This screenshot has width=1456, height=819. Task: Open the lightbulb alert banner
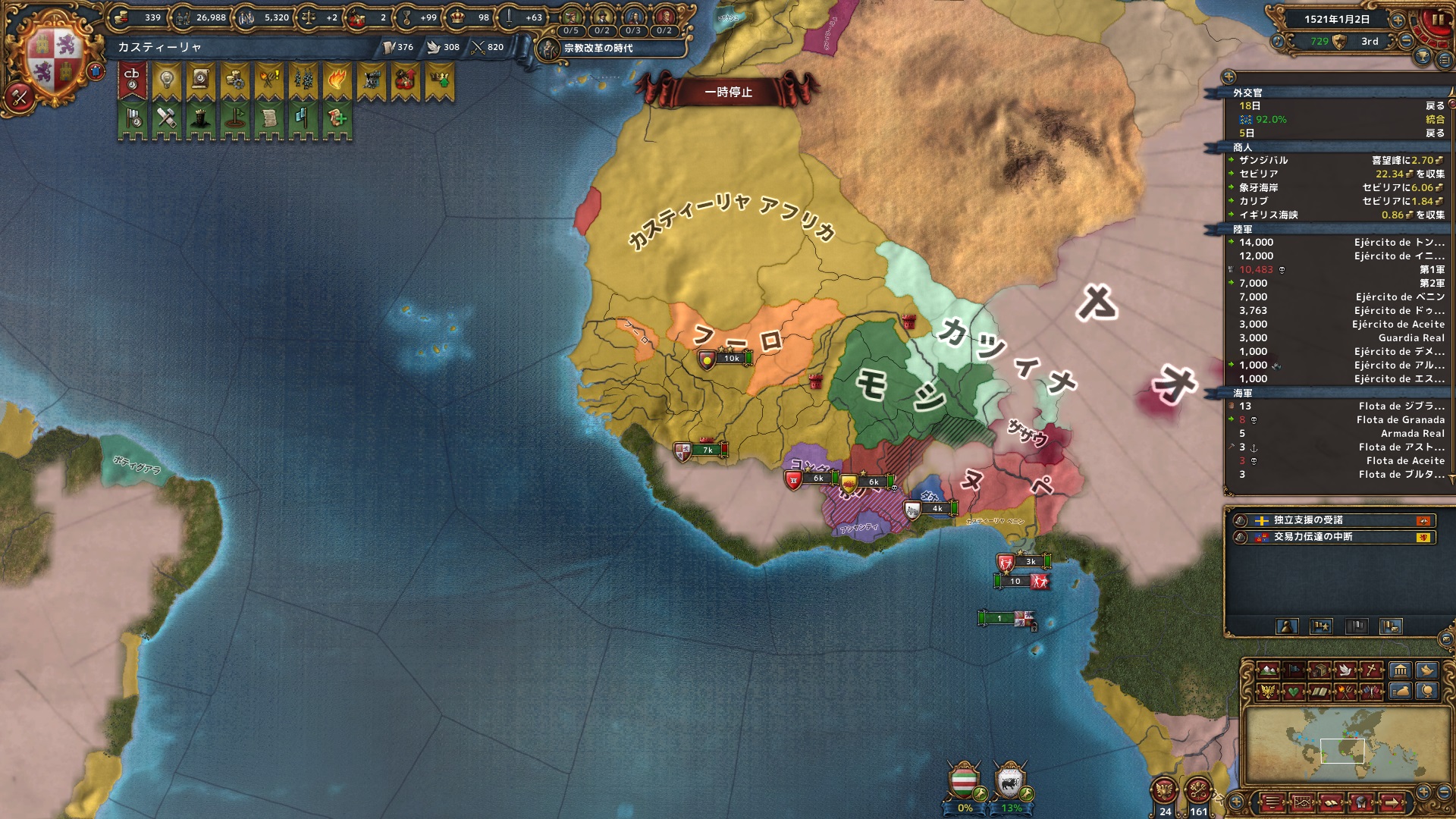click(x=166, y=80)
